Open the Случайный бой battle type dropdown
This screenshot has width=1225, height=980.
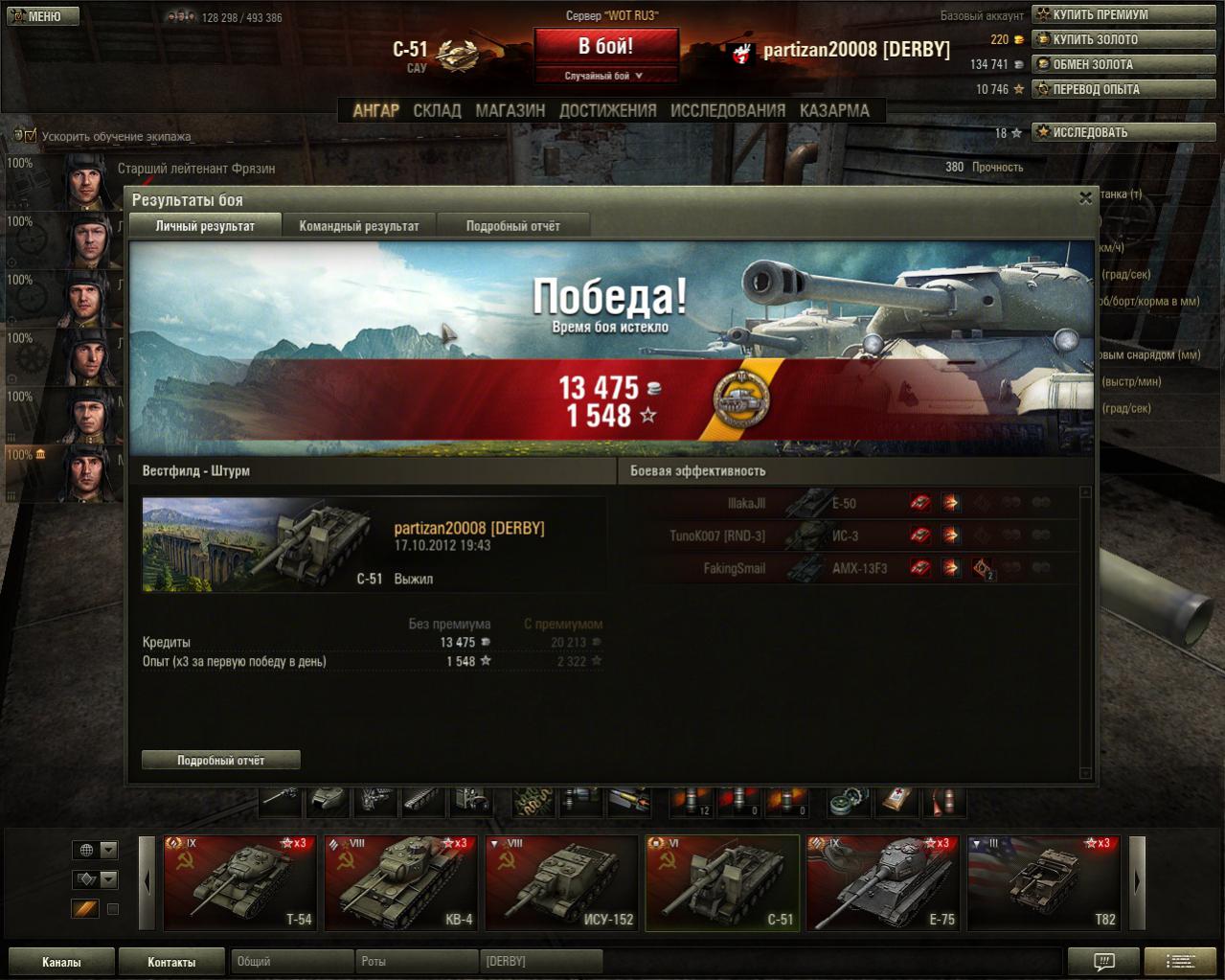[605, 76]
